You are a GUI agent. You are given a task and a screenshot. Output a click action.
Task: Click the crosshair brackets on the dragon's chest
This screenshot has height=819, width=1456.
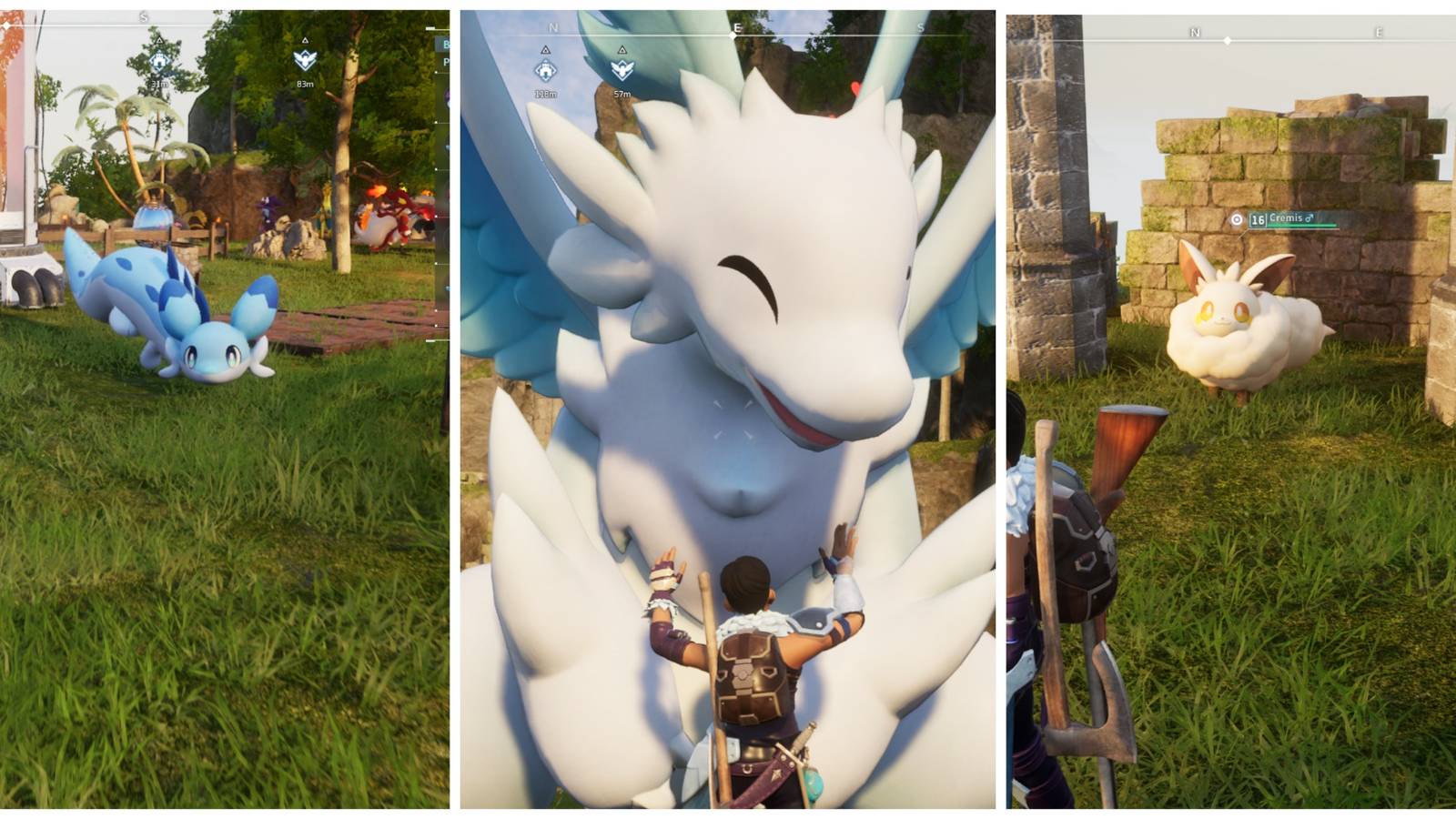(733, 419)
